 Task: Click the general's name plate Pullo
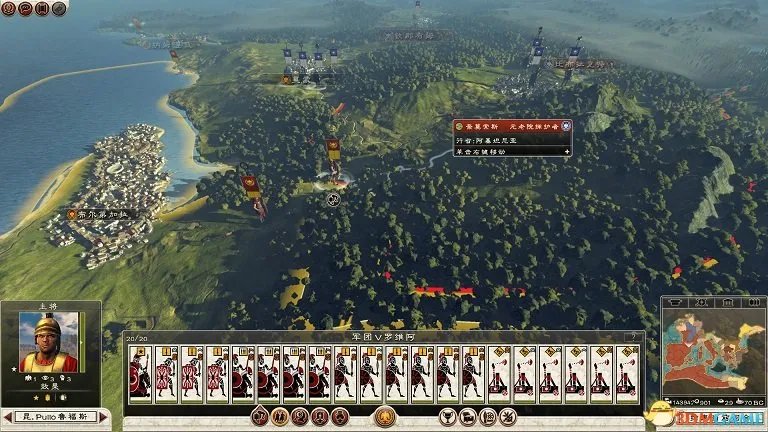point(54,415)
